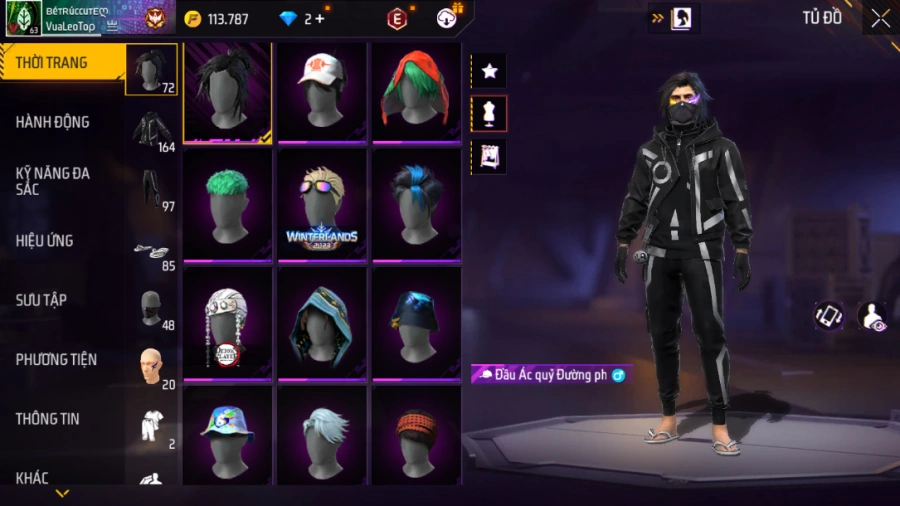The image size is (900, 506).
Task: Open the Hành Động category
Action: coord(53,122)
